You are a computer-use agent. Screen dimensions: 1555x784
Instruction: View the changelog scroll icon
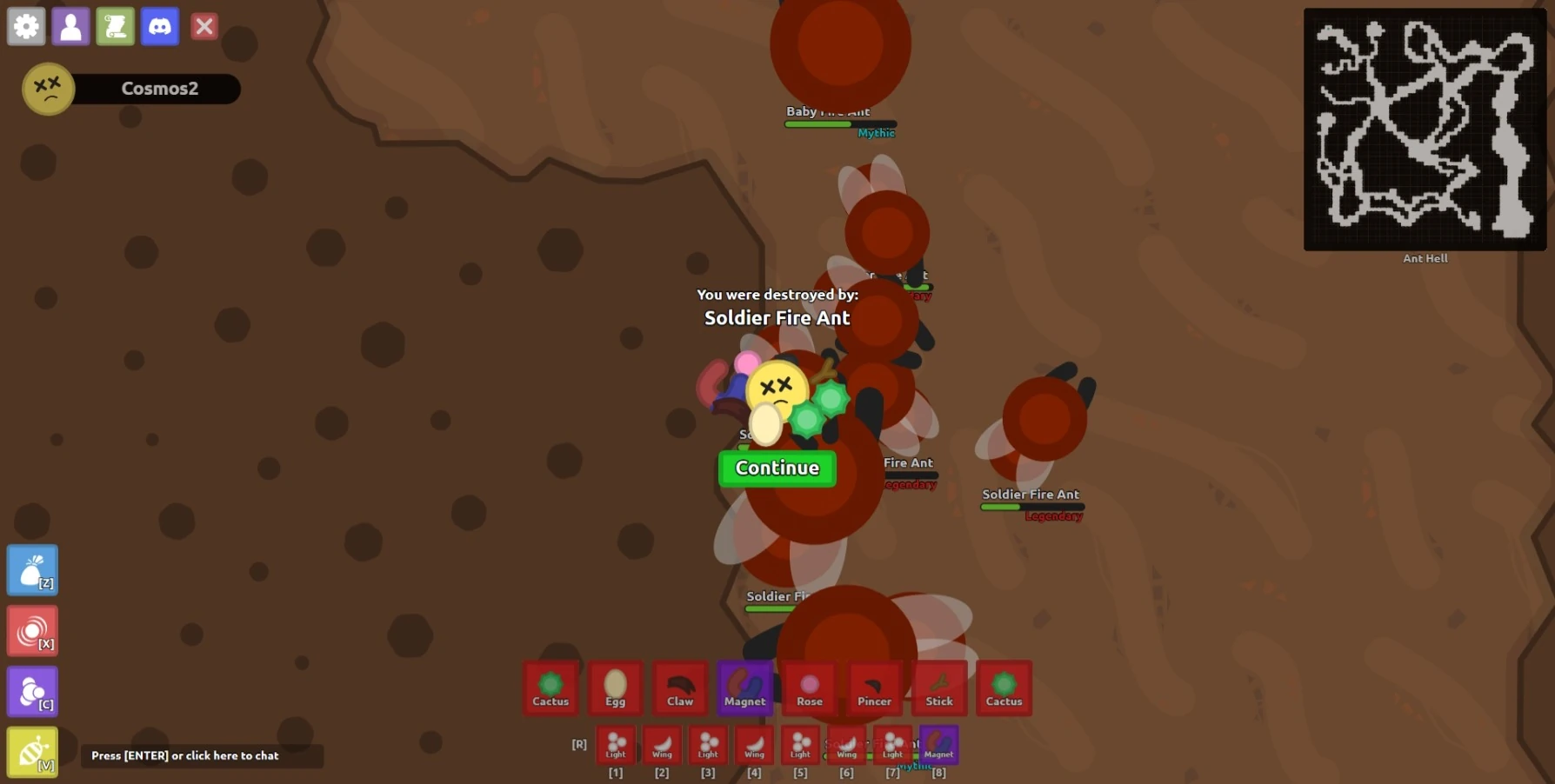pyautogui.click(x=115, y=26)
